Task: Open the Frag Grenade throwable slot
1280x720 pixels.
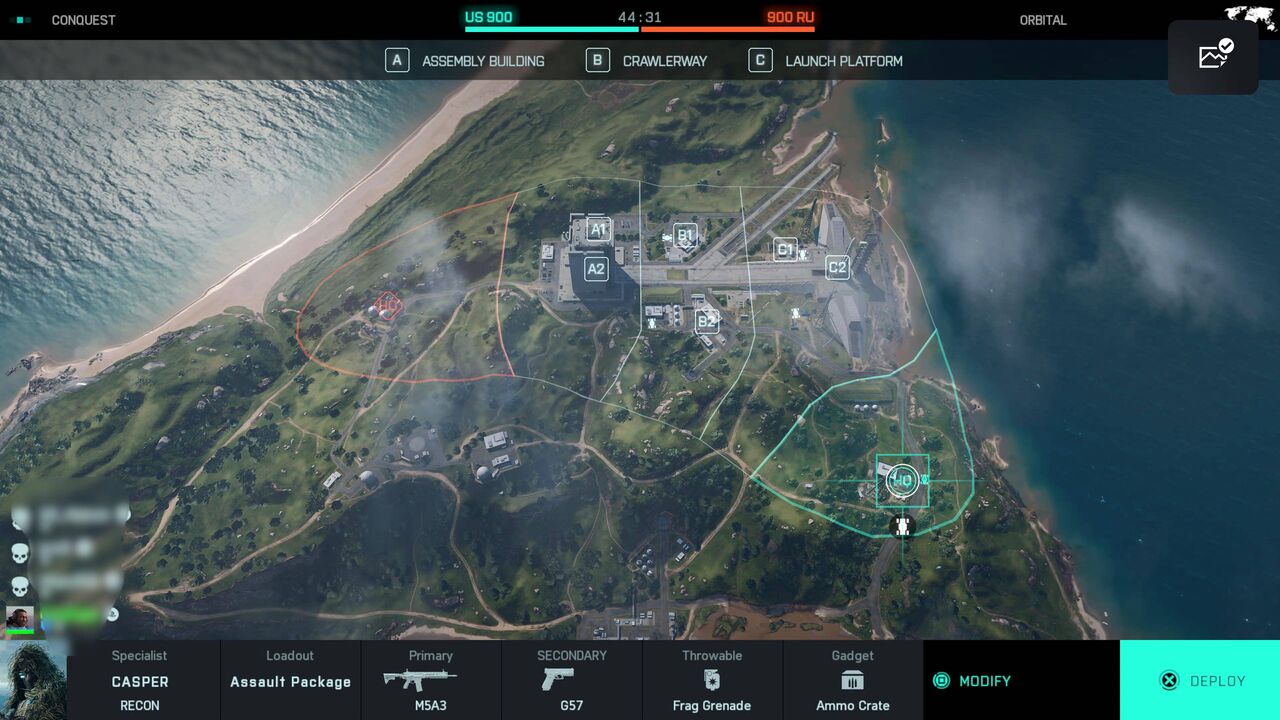Action: (712, 681)
